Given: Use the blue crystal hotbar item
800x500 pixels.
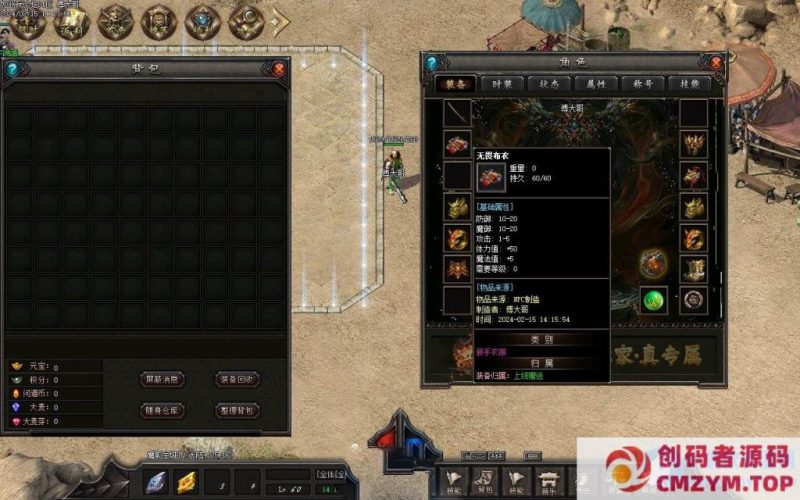Looking at the screenshot, I should 156,481.
